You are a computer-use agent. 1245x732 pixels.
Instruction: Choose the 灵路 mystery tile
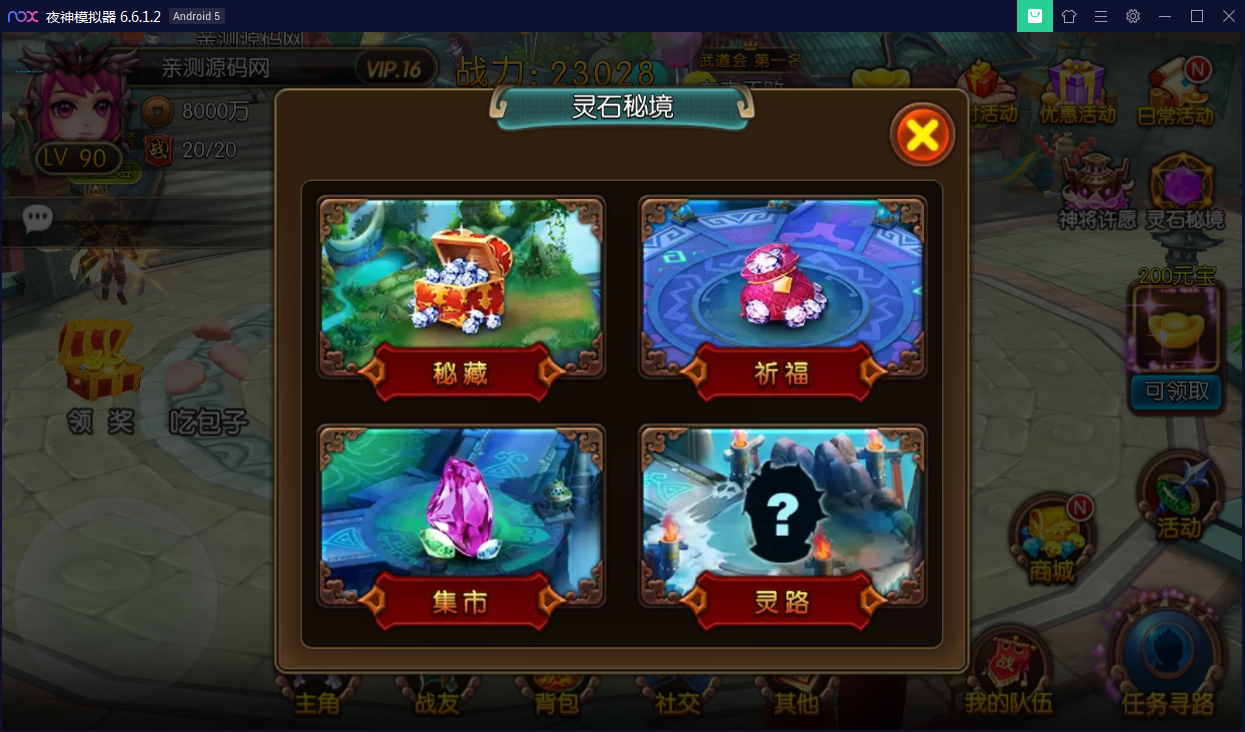tap(783, 518)
